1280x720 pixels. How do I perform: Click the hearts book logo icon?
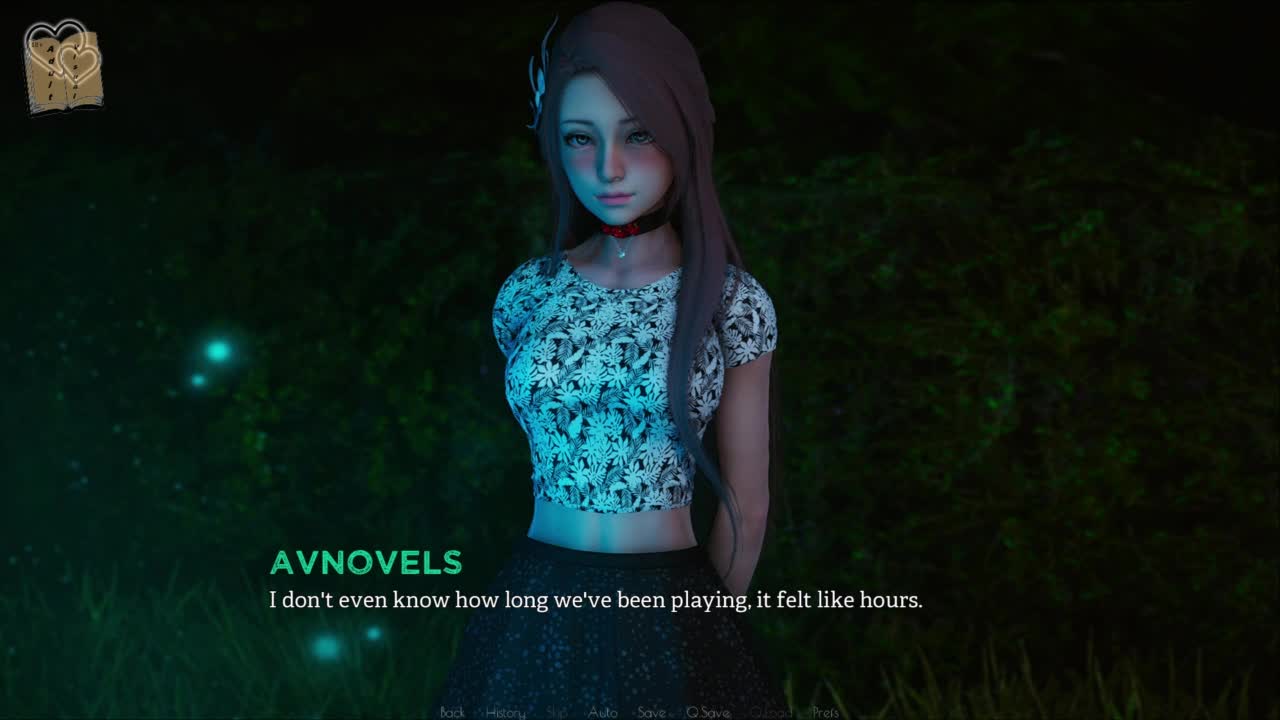click(x=63, y=68)
